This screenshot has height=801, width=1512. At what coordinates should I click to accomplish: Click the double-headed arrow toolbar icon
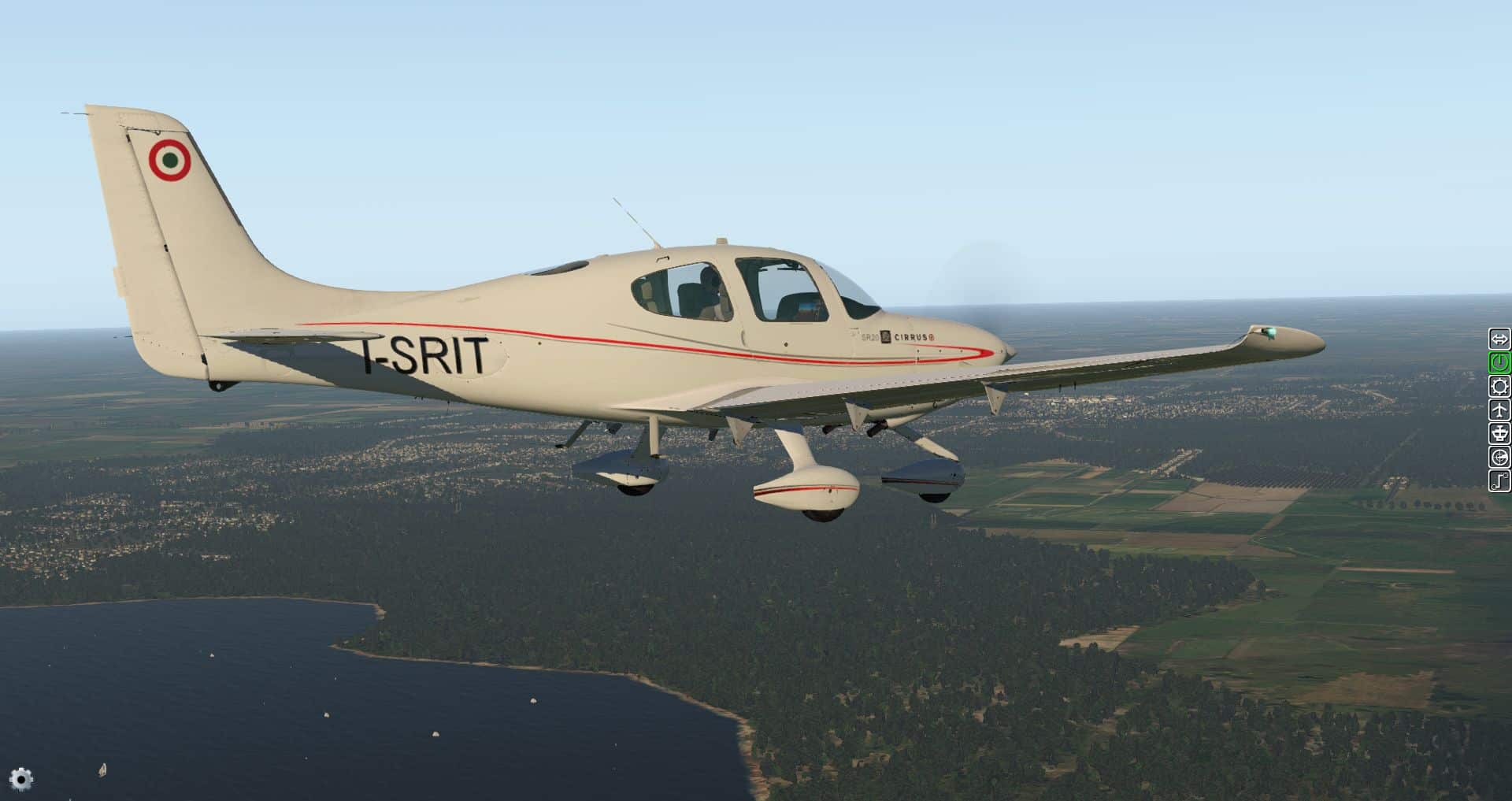click(x=1499, y=339)
